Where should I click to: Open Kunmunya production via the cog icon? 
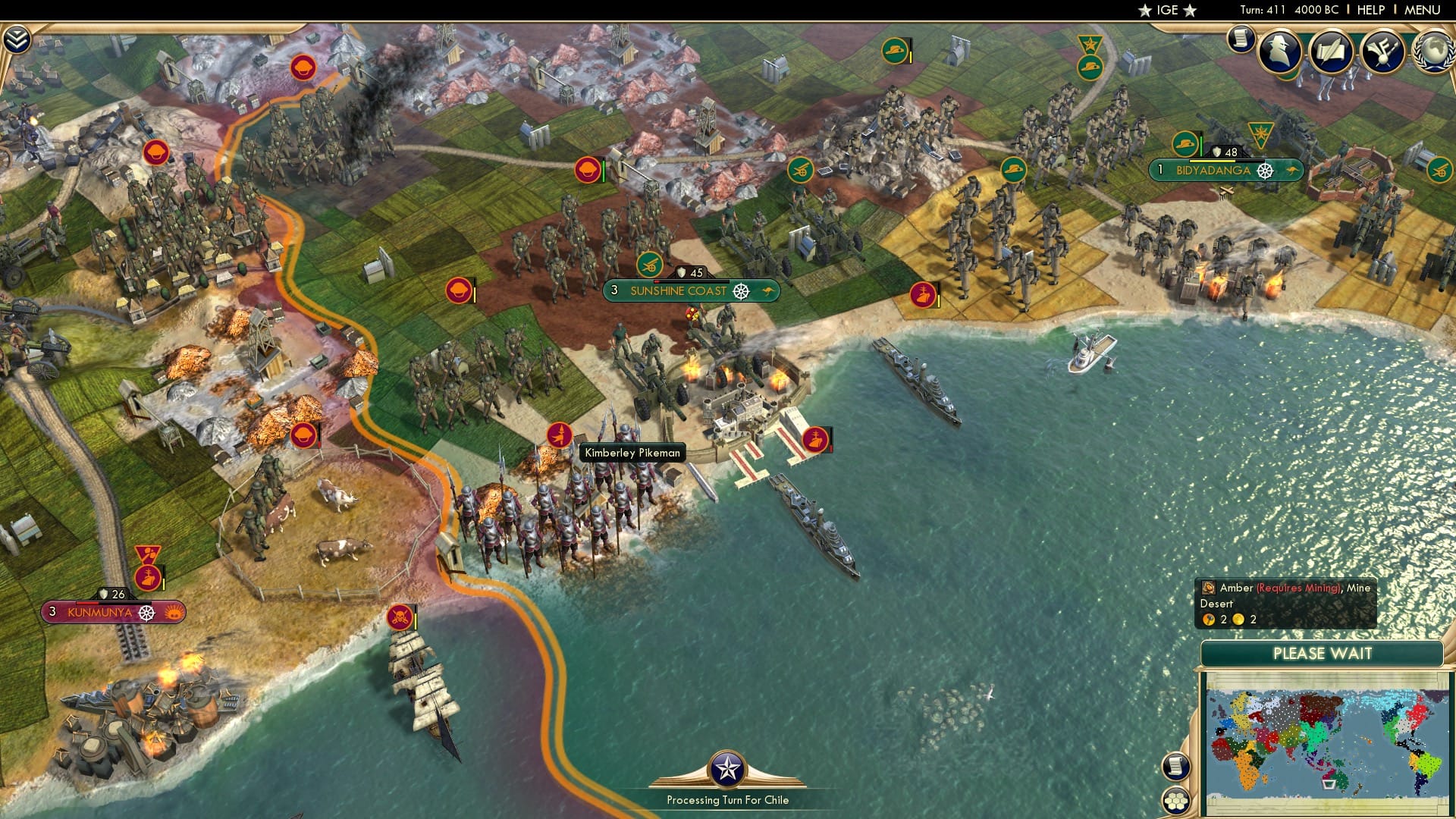[x=146, y=613]
